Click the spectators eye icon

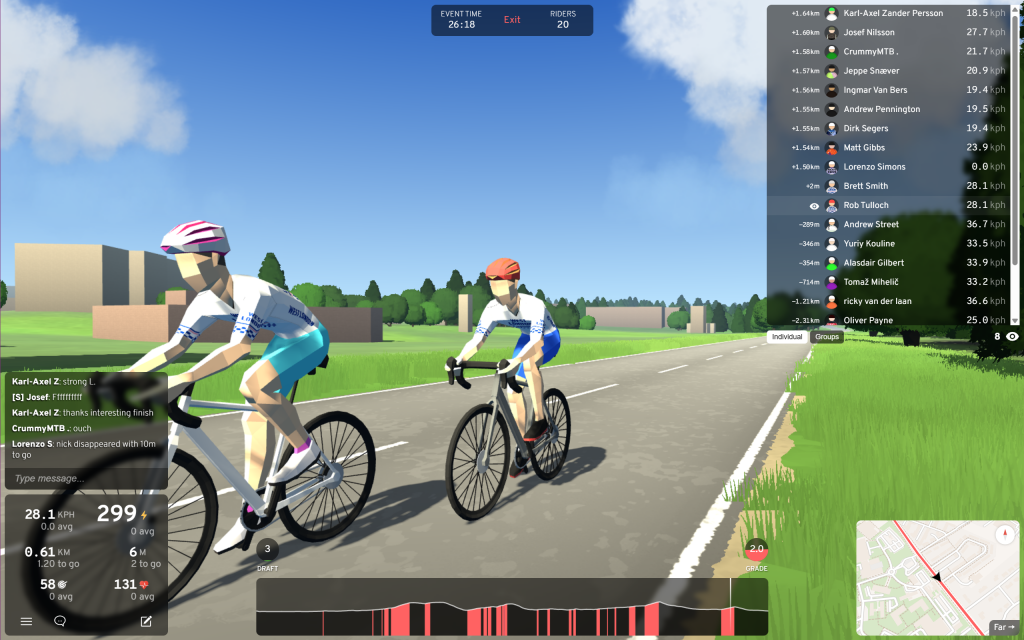[x=1012, y=337]
